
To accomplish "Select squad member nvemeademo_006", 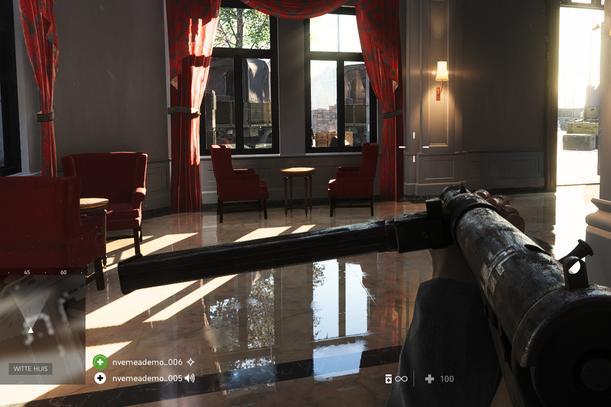I will click(x=147, y=362).
